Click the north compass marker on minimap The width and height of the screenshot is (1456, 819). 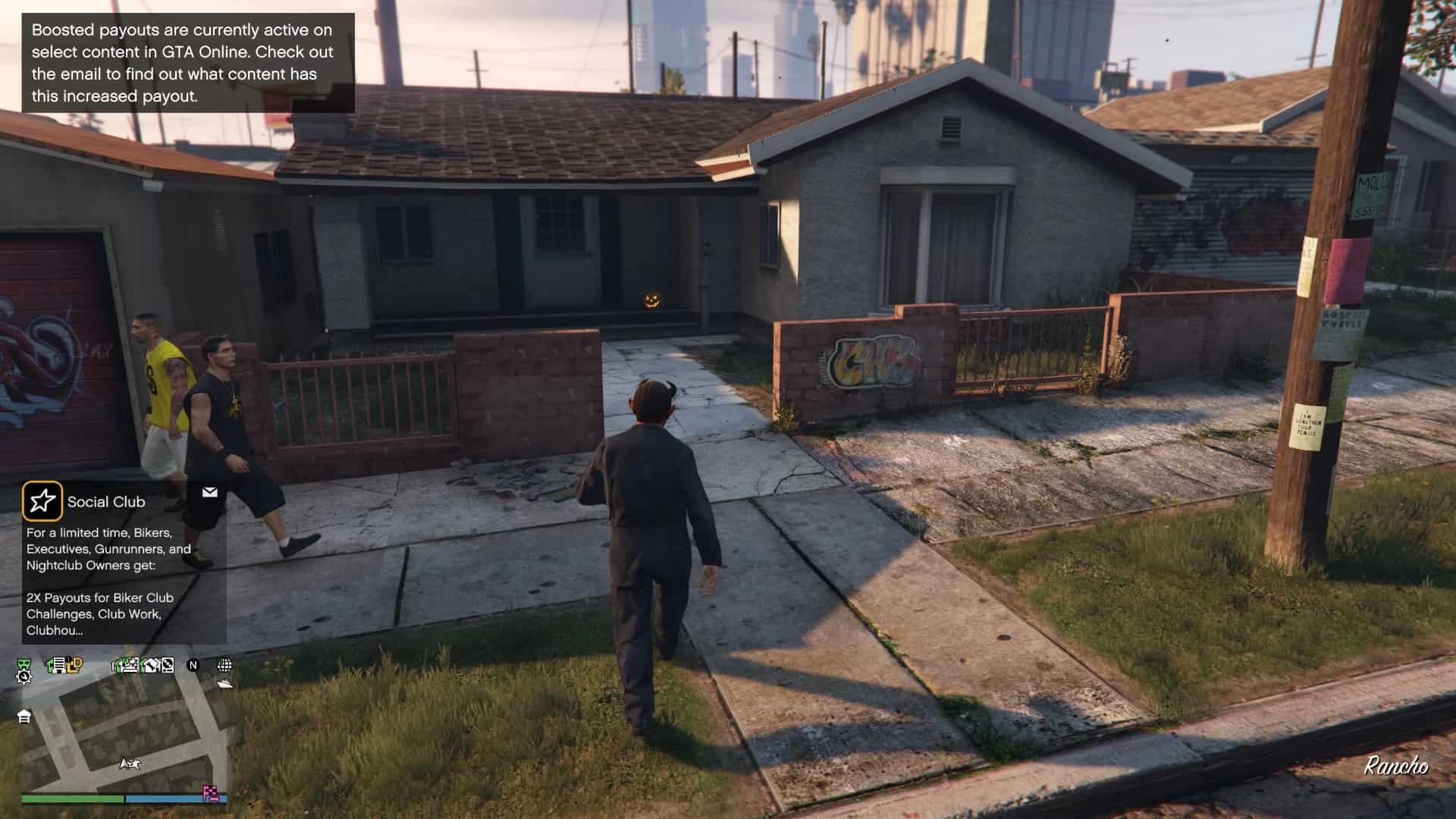tap(193, 665)
